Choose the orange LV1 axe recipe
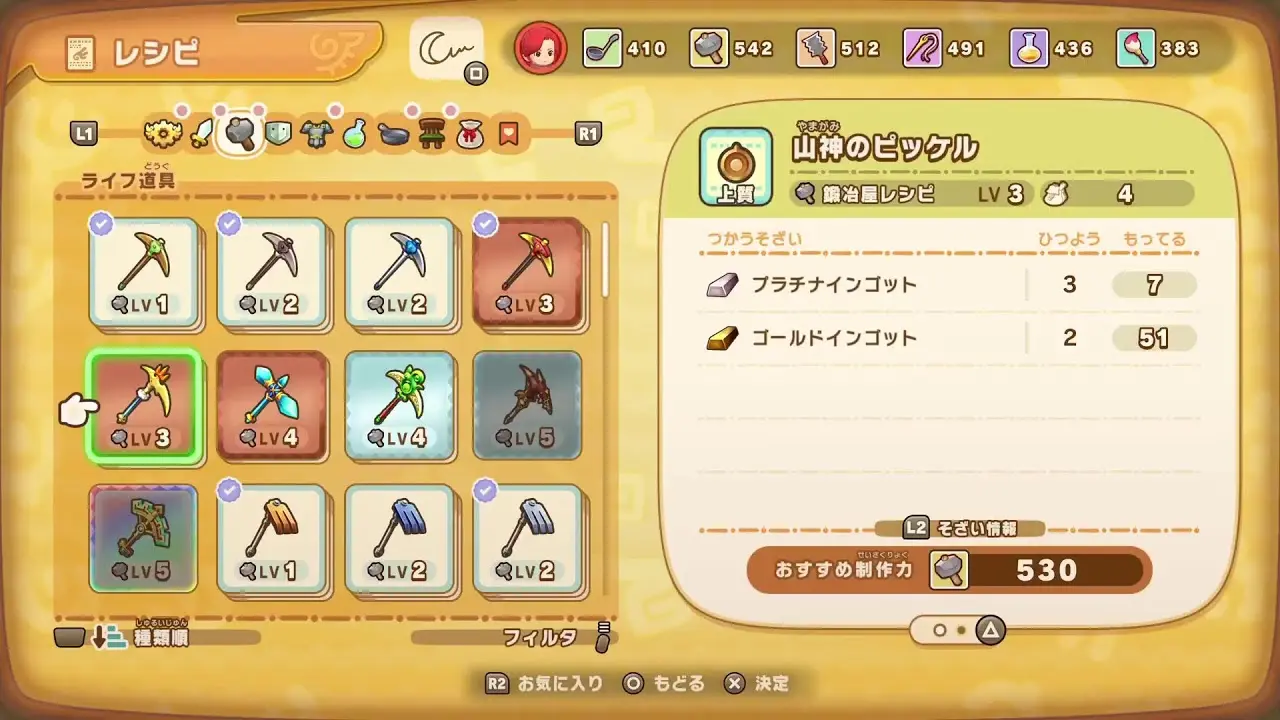Viewport: 1280px width, 720px height. (x=272, y=540)
